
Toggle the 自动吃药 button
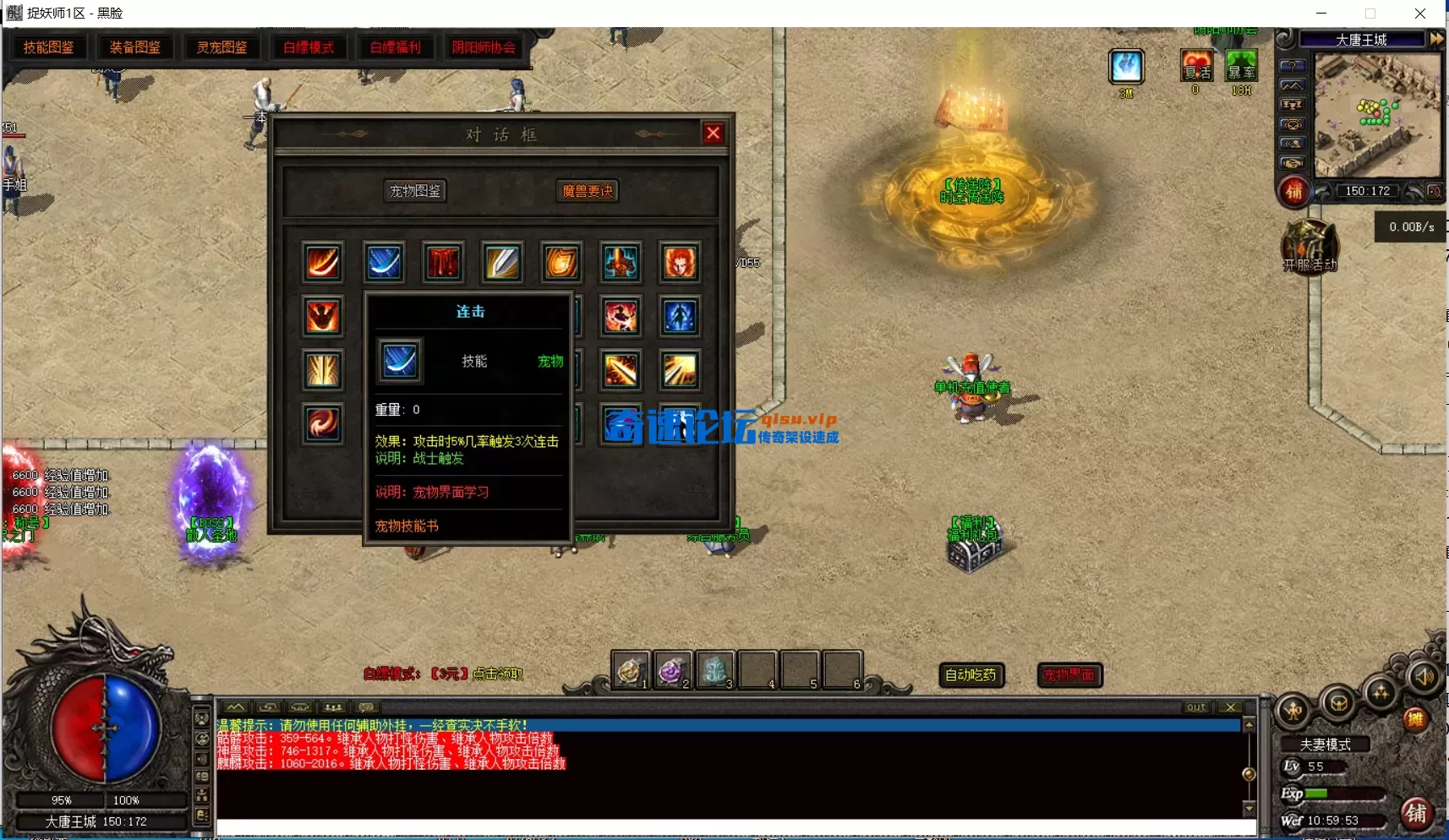click(x=971, y=674)
